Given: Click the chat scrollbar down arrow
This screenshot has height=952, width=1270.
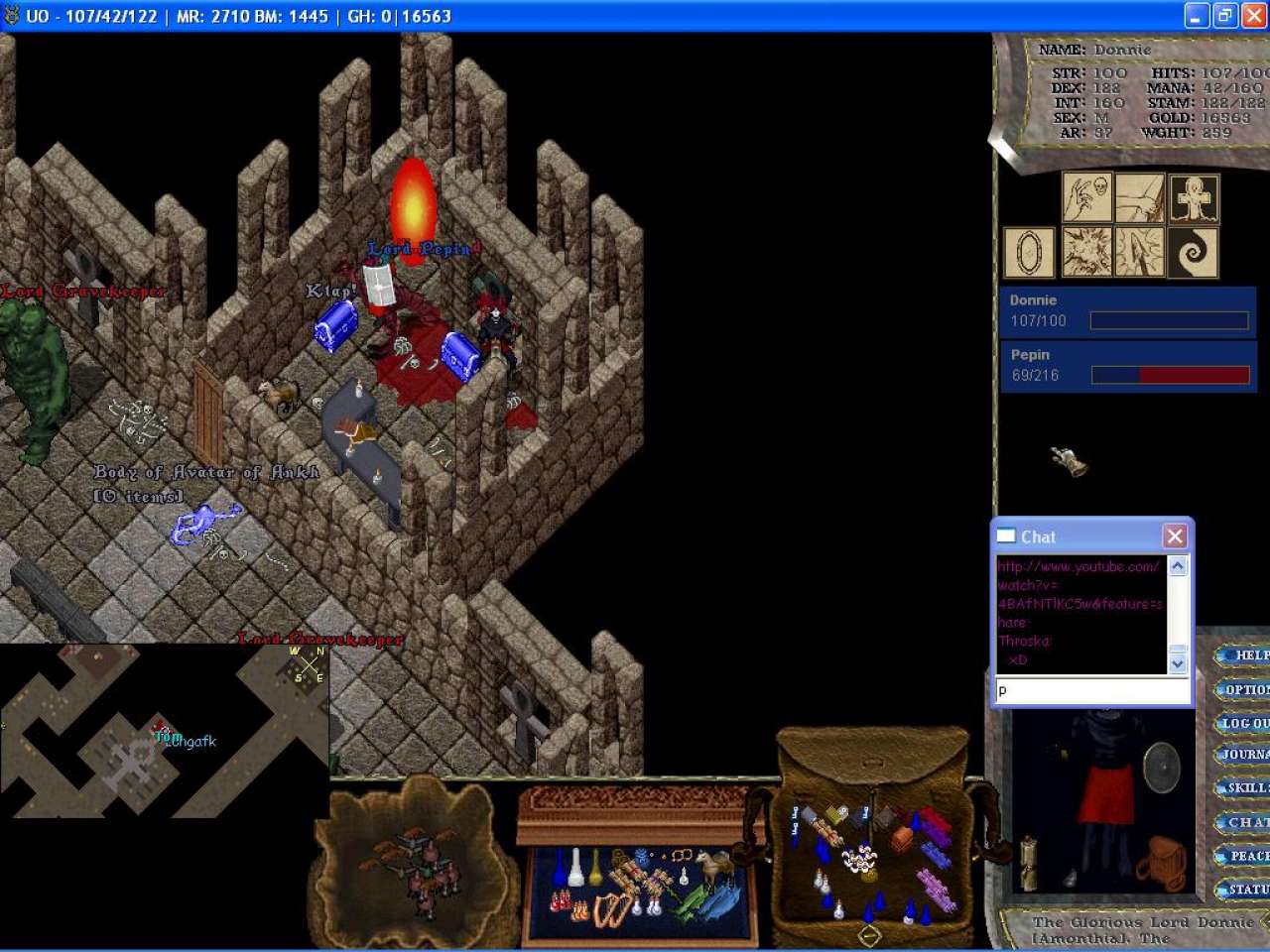Looking at the screenshot, I should (1178, 662).
